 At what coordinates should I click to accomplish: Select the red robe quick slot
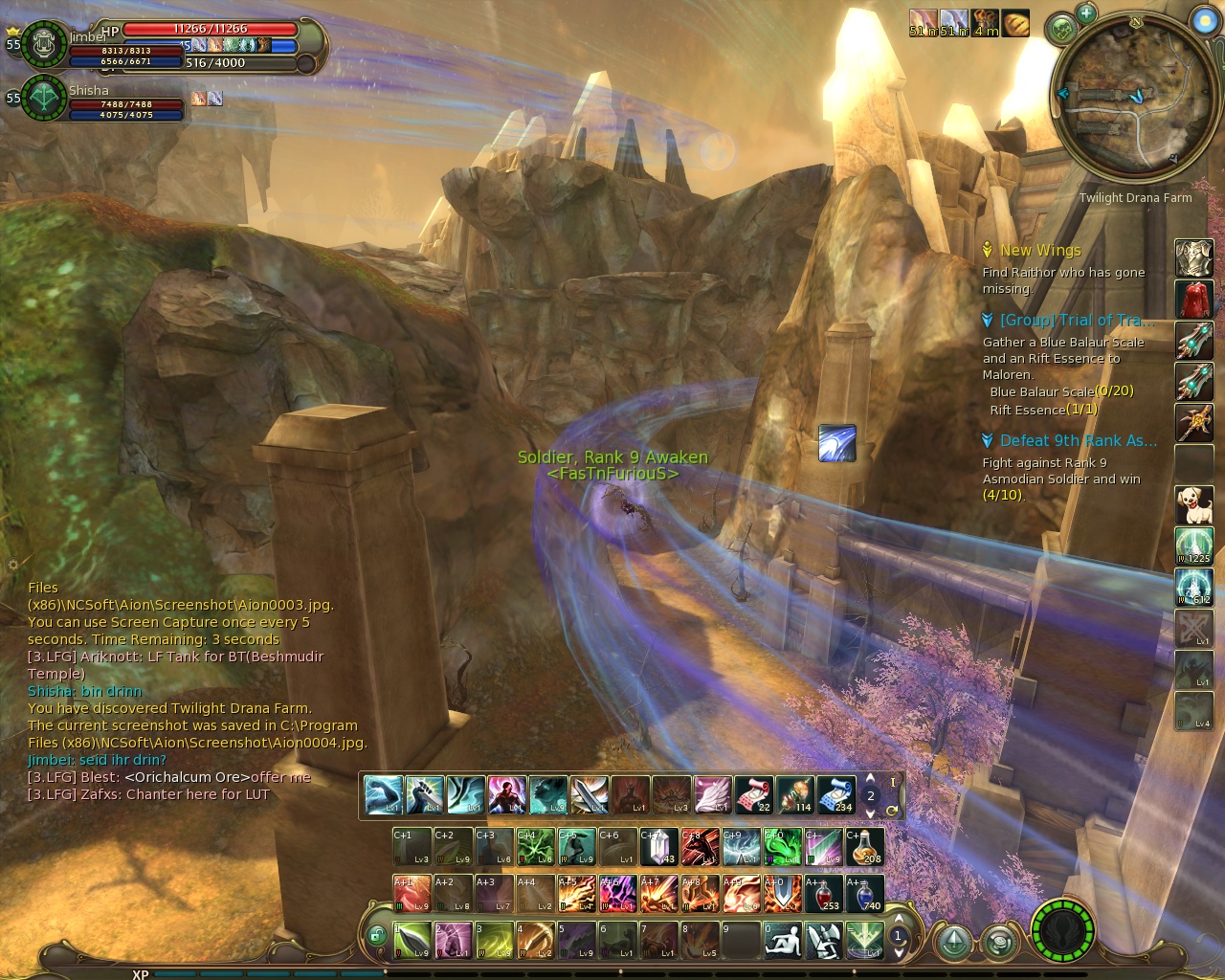(1193, 300)
